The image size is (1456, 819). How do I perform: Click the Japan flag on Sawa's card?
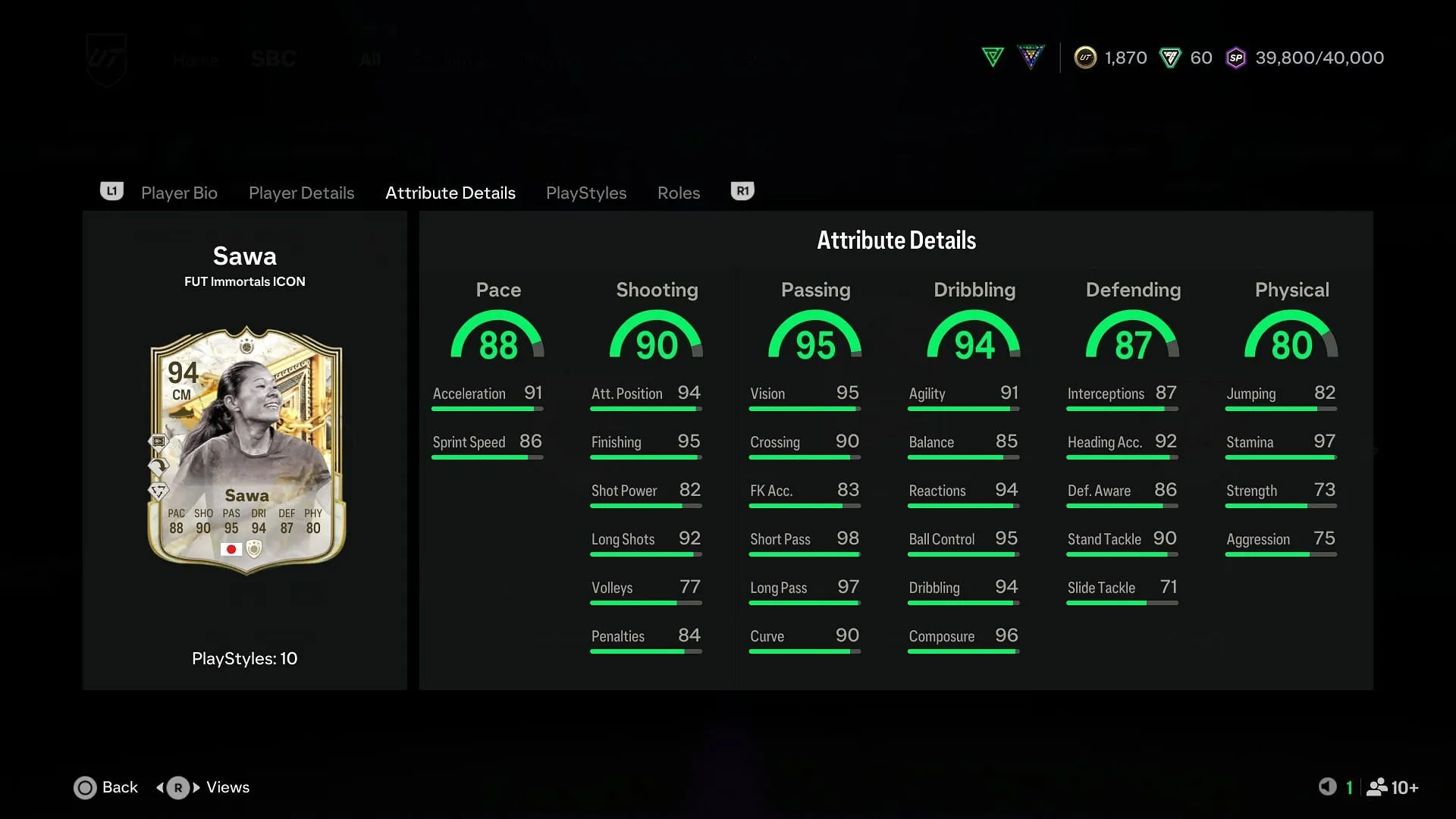[x=231, y=549]
